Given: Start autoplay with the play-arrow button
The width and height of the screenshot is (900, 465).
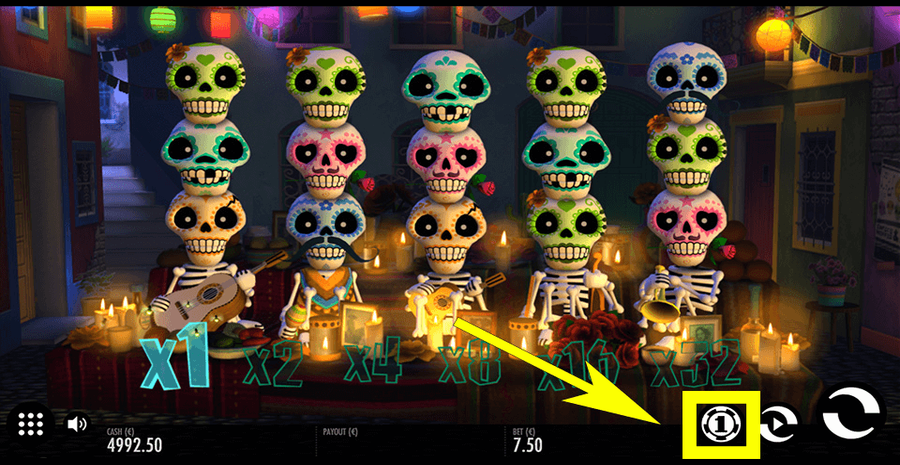Looking at the screenshot, I should click(x=776, y=425).
